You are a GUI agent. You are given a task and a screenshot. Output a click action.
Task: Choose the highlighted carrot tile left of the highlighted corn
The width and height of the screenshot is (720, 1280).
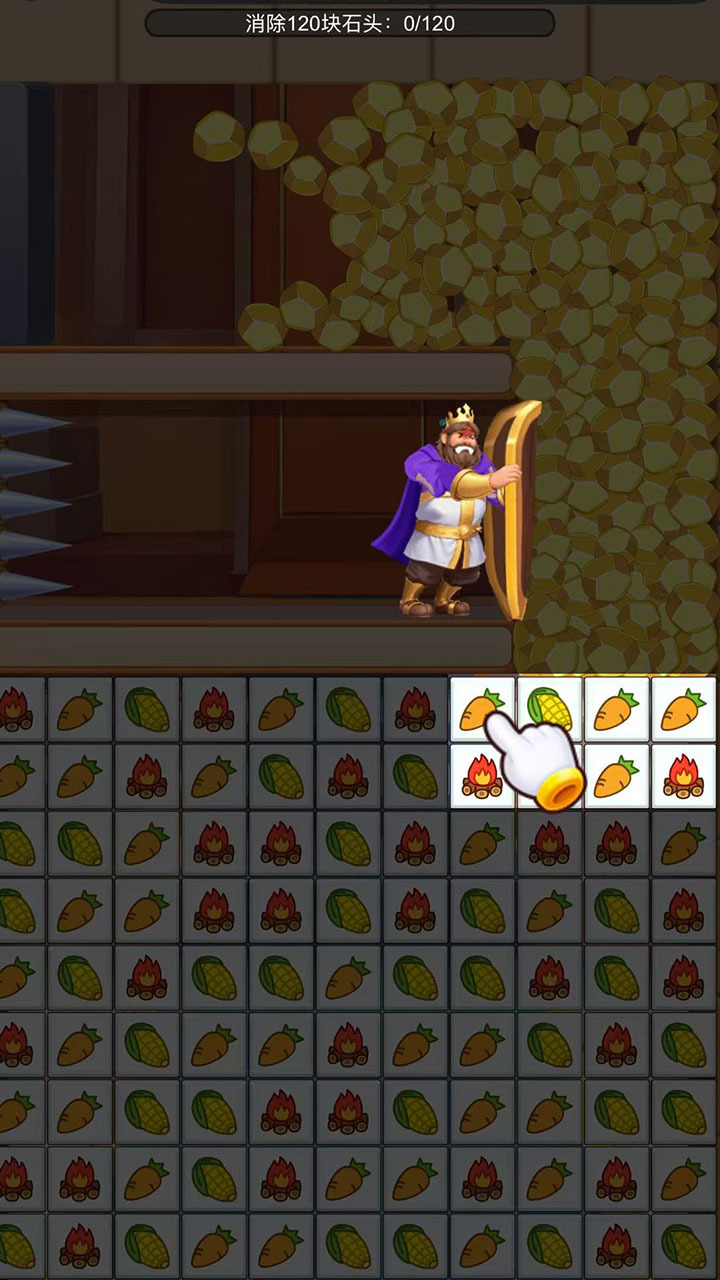pos(481,708)
